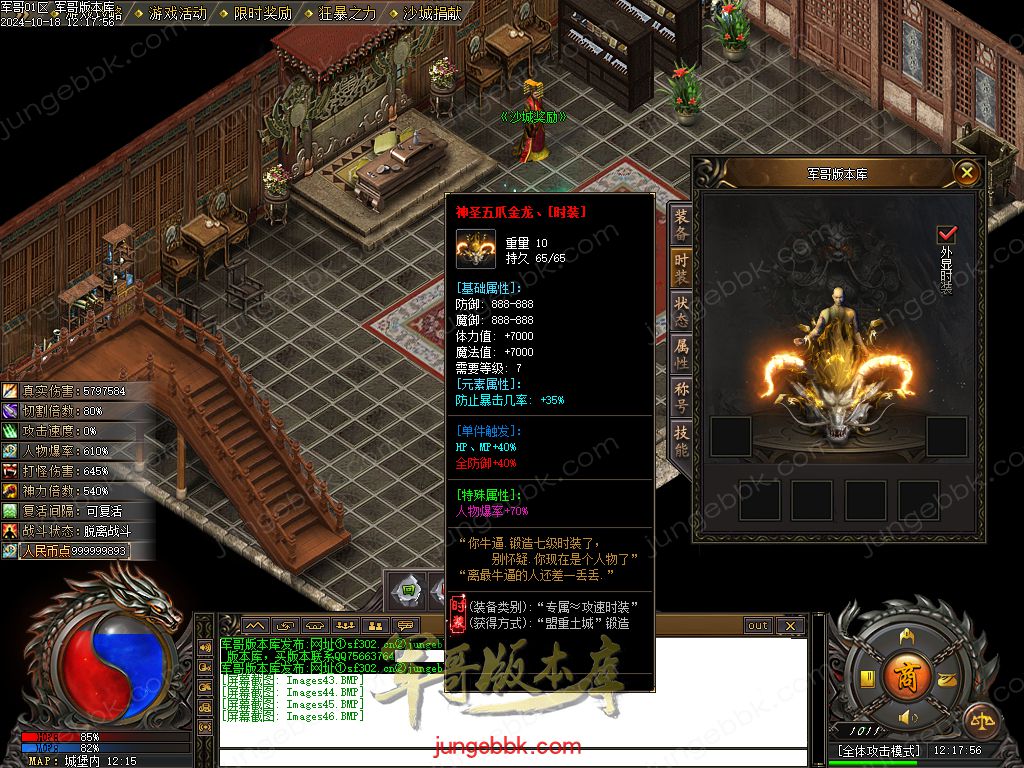
Task: Open the 狂暴之力 menu
Action: click(x=347, y=14)
